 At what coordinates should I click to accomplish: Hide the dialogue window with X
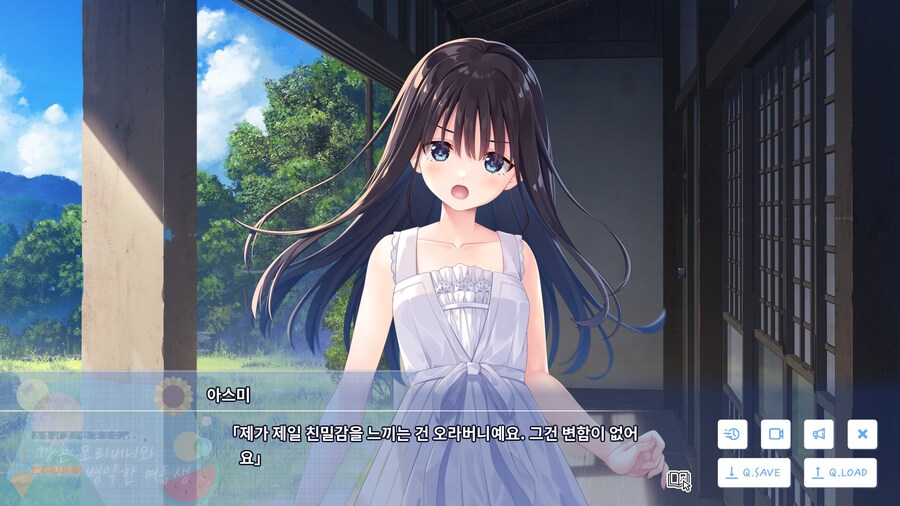[862, 434]
